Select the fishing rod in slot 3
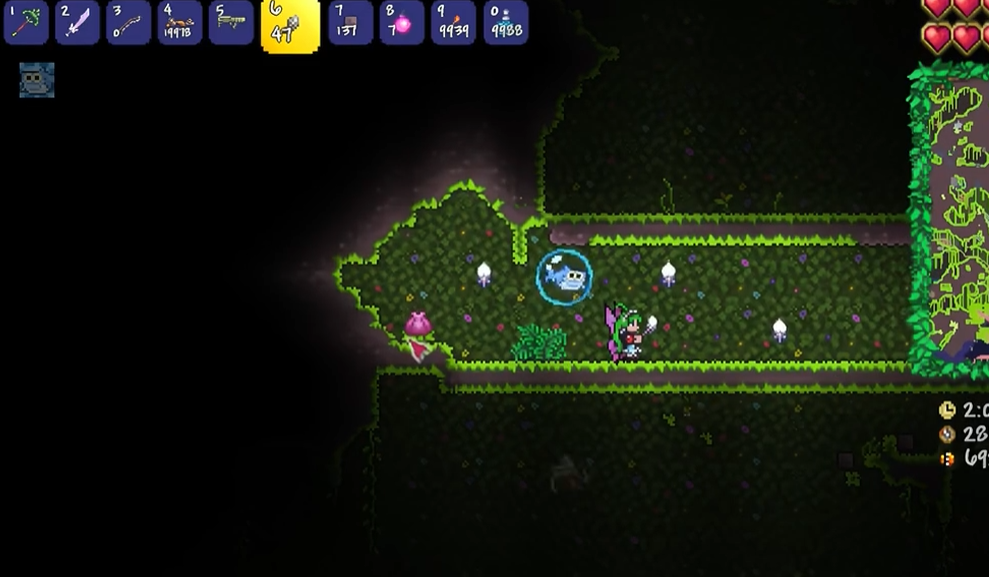Image resolution: width=989 pixels, height=577 pixels. click(x=129, y=23)
